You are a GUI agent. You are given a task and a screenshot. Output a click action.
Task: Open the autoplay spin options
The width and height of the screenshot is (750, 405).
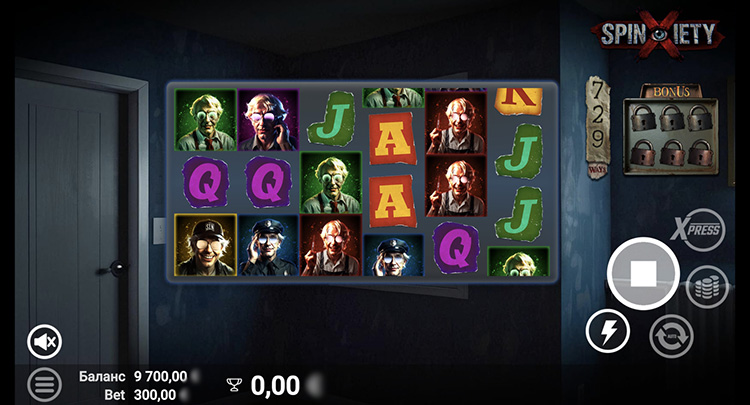click(x=671, y=336)
